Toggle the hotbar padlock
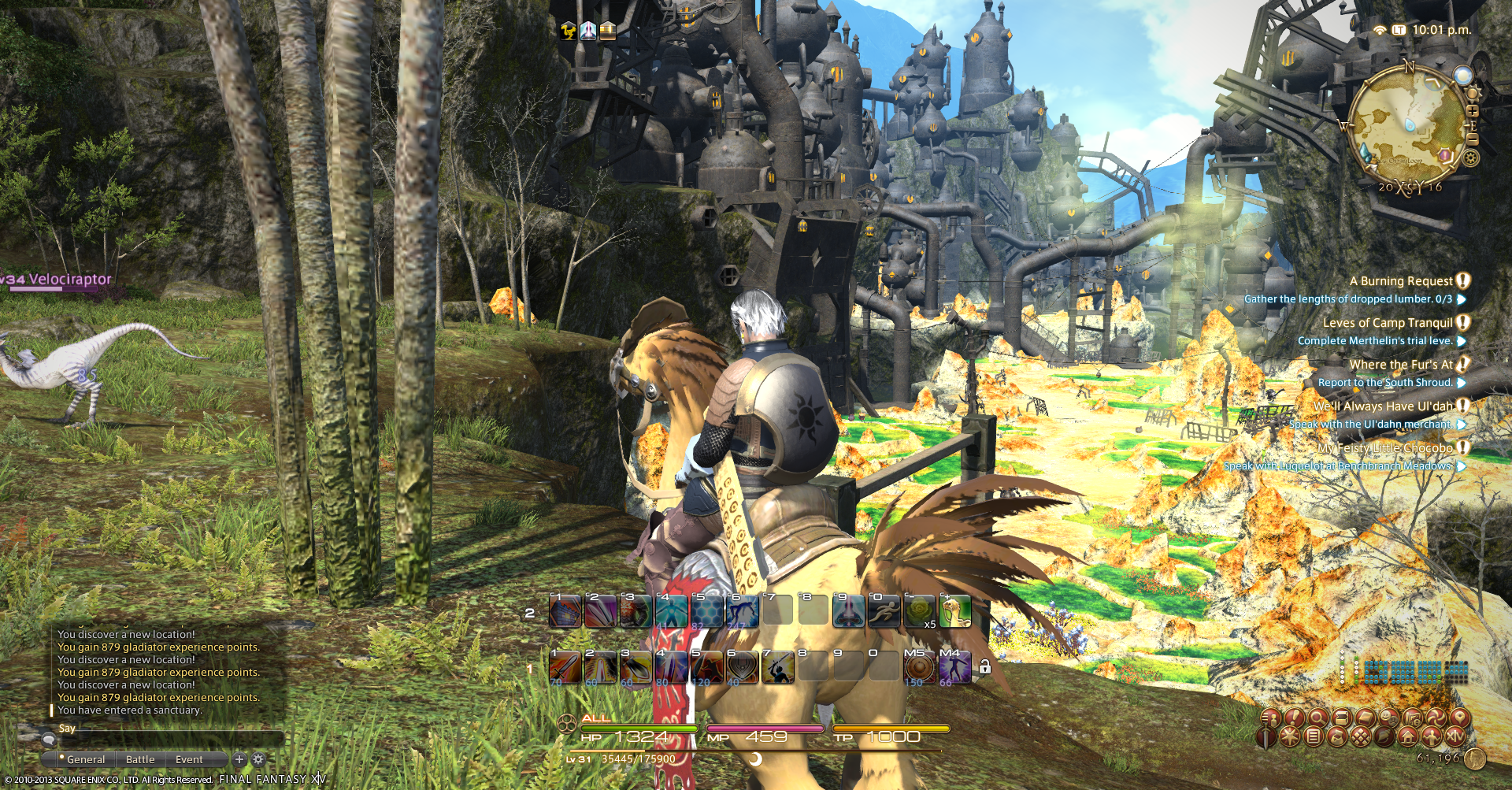This screenshot has width=1512, height=790. [x=984, y=668]
